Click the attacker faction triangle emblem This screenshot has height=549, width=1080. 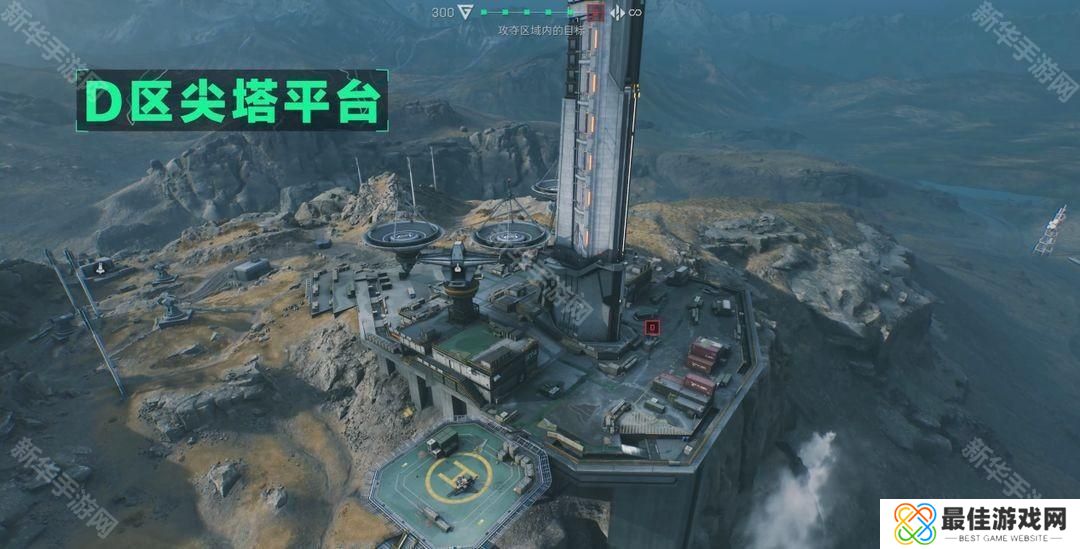coord(467,13)
